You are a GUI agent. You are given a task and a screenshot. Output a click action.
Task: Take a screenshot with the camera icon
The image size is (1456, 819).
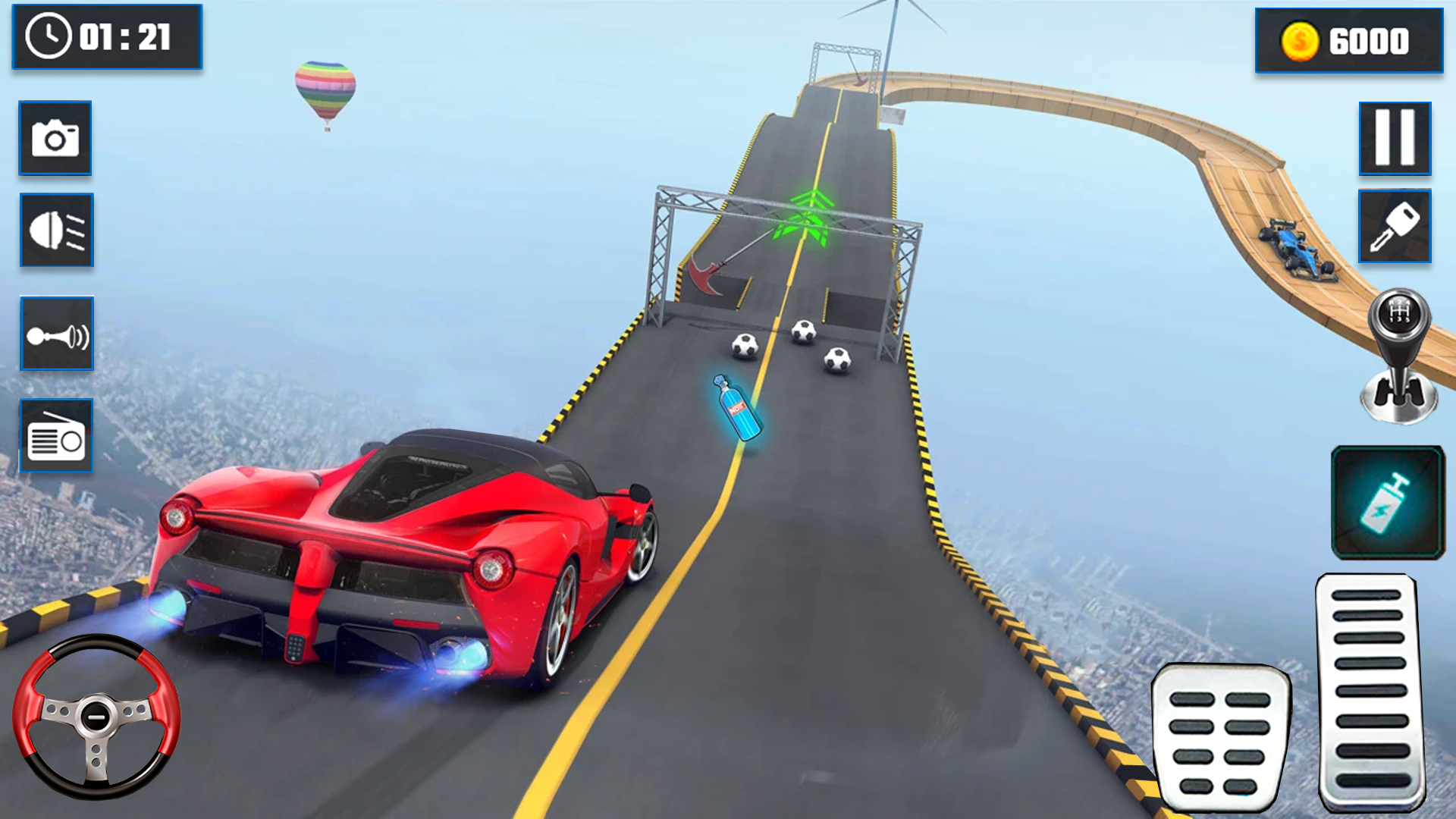(55, 139)
